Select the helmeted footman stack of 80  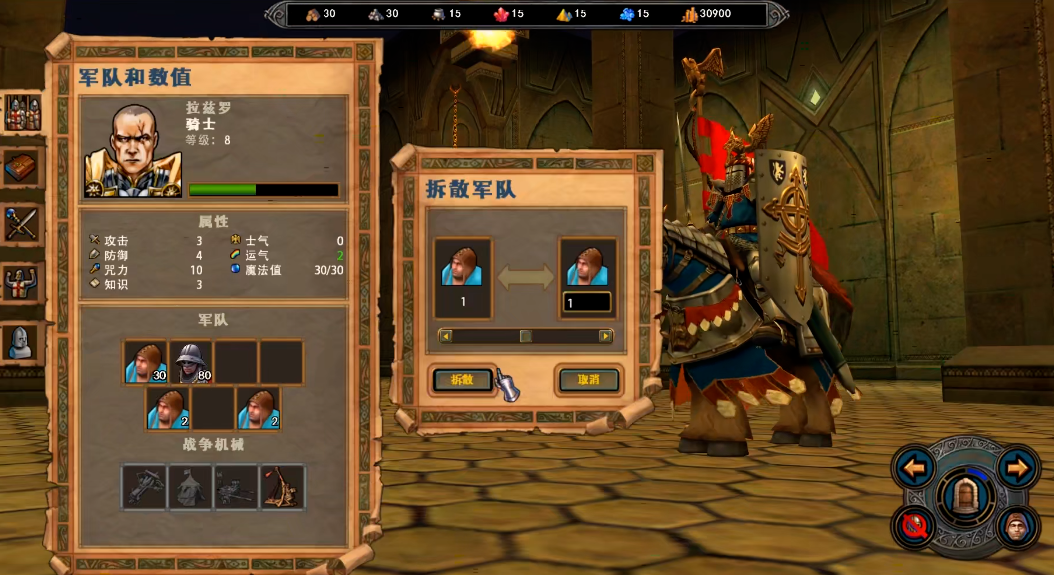pyautogui.click(x=190, y=362)
